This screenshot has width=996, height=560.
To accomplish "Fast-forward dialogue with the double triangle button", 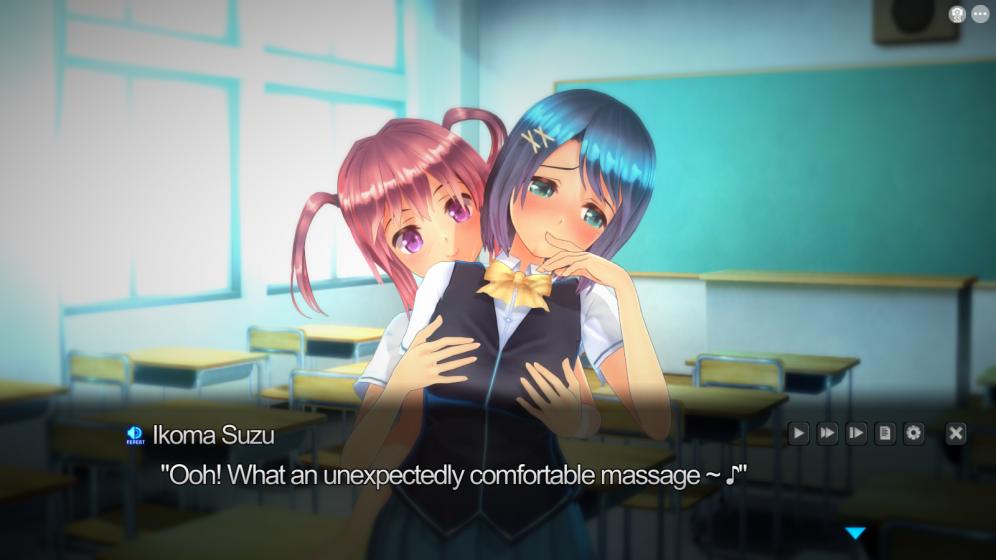I will pos(827,433).
